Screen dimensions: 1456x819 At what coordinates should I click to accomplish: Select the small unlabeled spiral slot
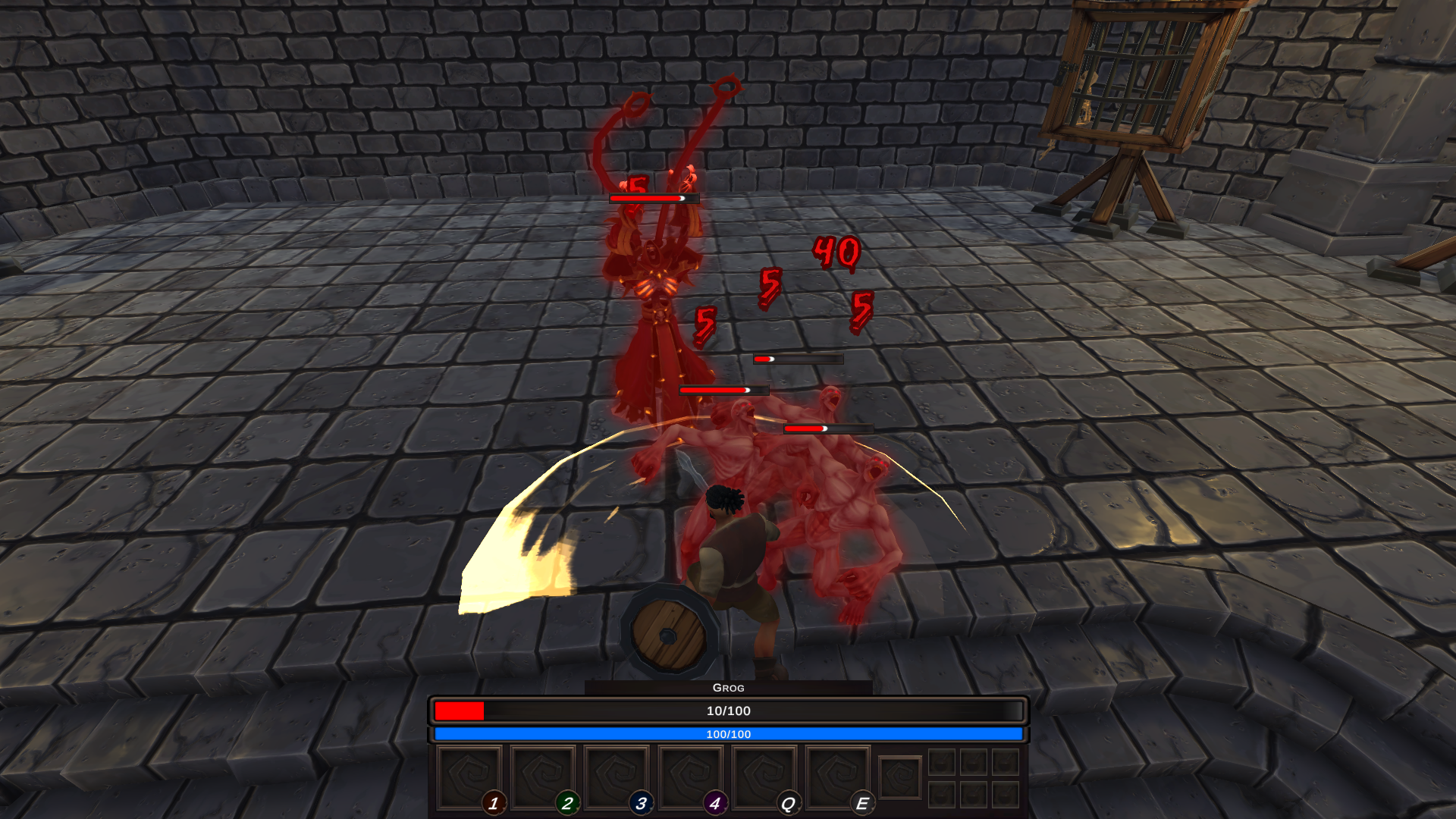[x=900, y=778]
